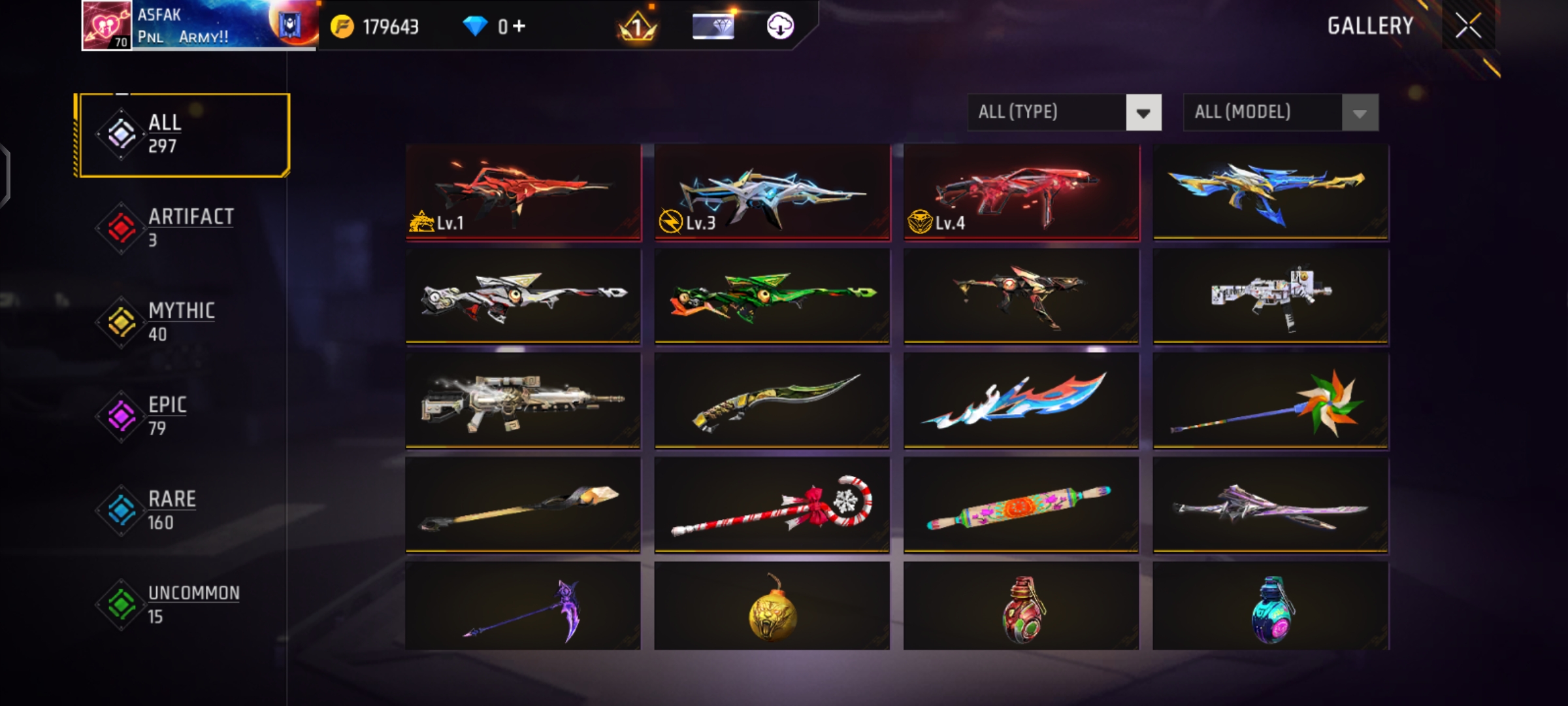Open the ALL (MODEL) dropdown

pyautogui.click(x=1261, y=112)
